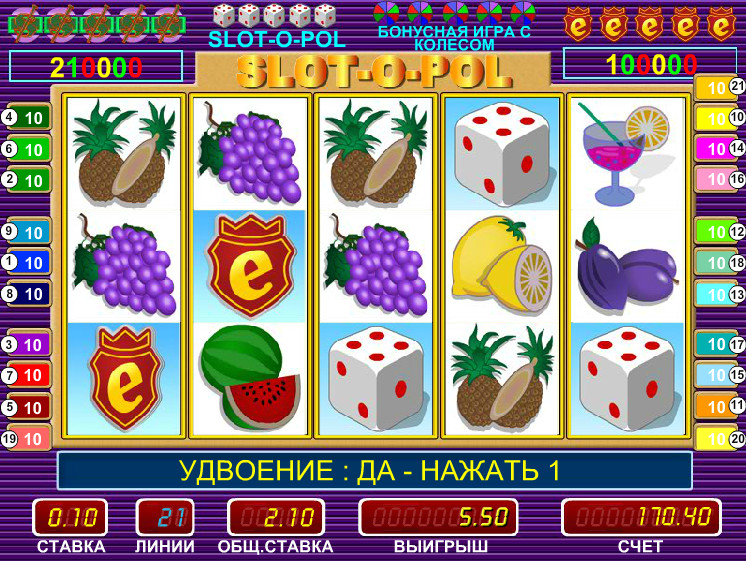Select payline 4 marker
The image size is (746, 561).
(27, 118)
